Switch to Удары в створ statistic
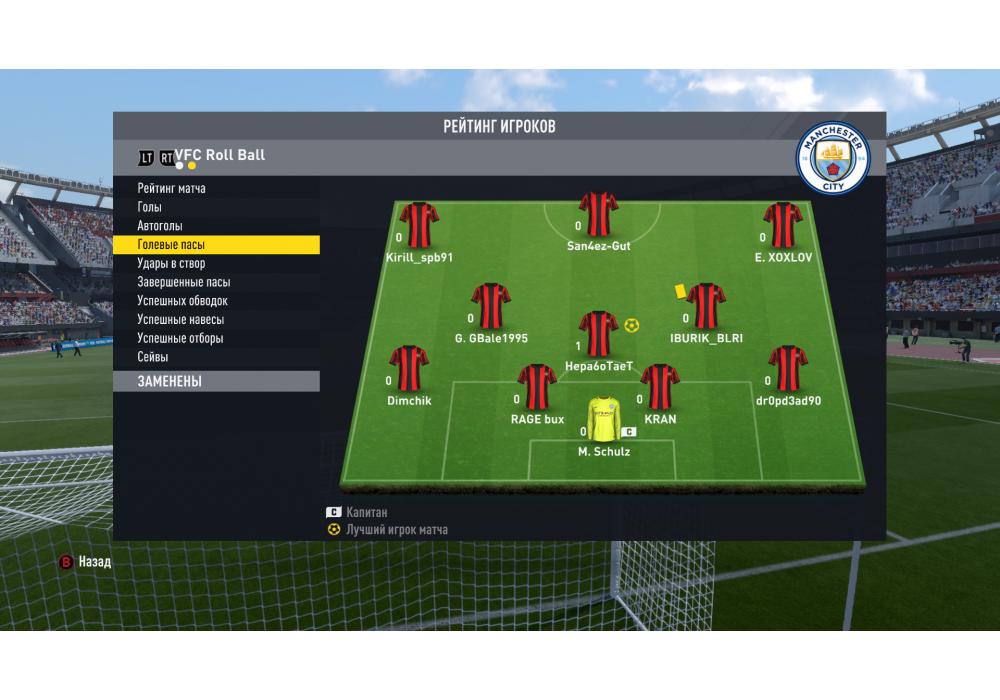This screenshot has width=1000, height=700. (x=171, y=263)
